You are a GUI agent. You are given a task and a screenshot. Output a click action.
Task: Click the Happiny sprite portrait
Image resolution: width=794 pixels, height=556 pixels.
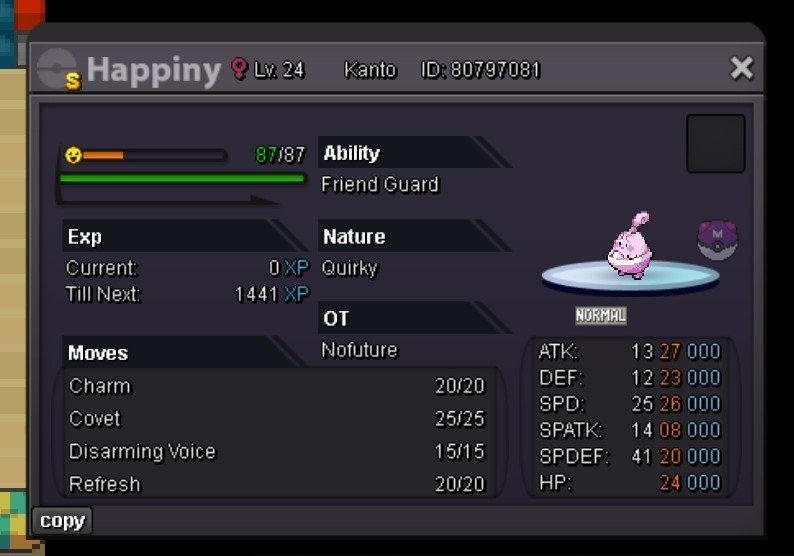pyautogui.click(x=630, y=247)
